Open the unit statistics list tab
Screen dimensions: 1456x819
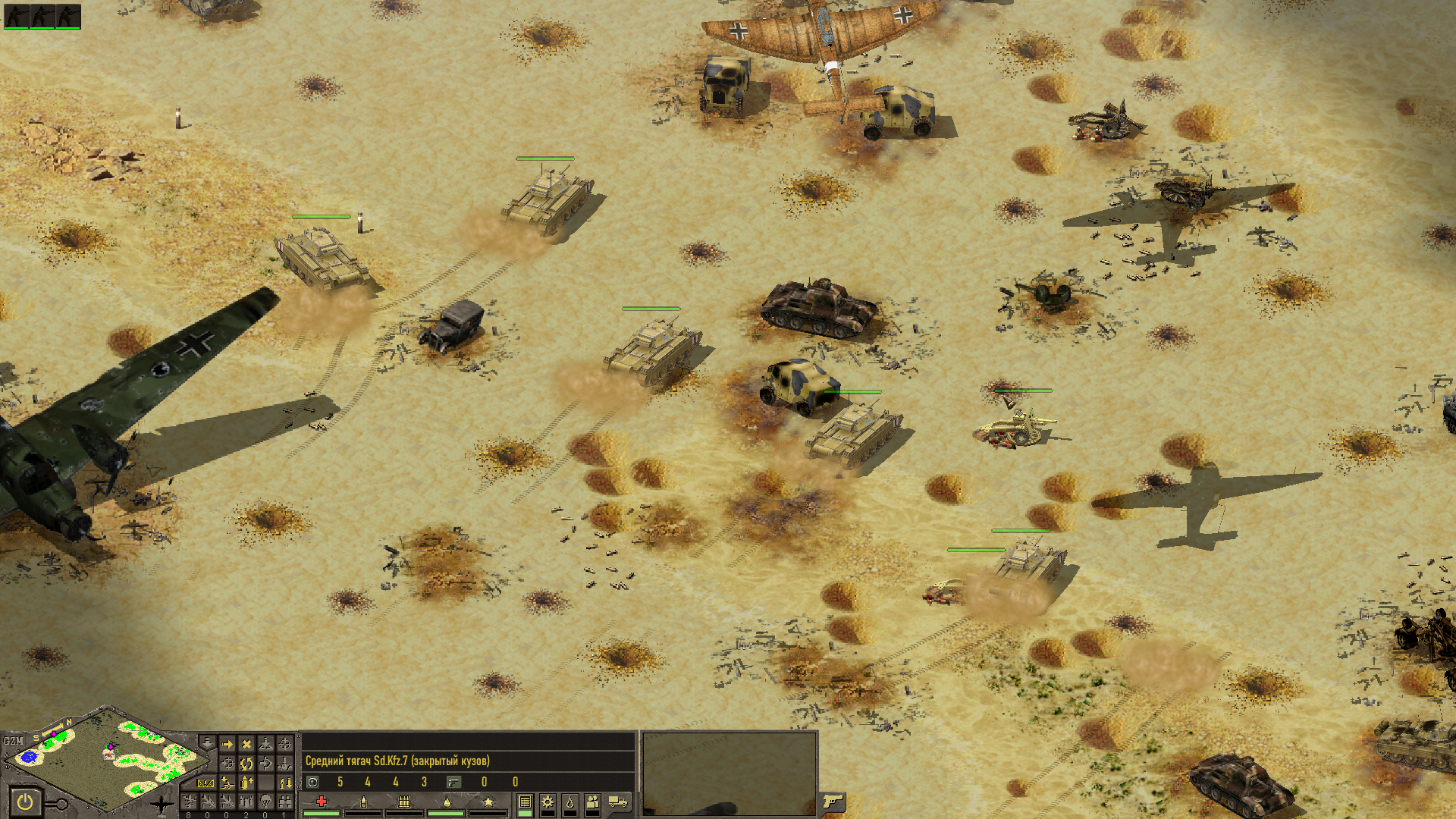tap(525, 802)
